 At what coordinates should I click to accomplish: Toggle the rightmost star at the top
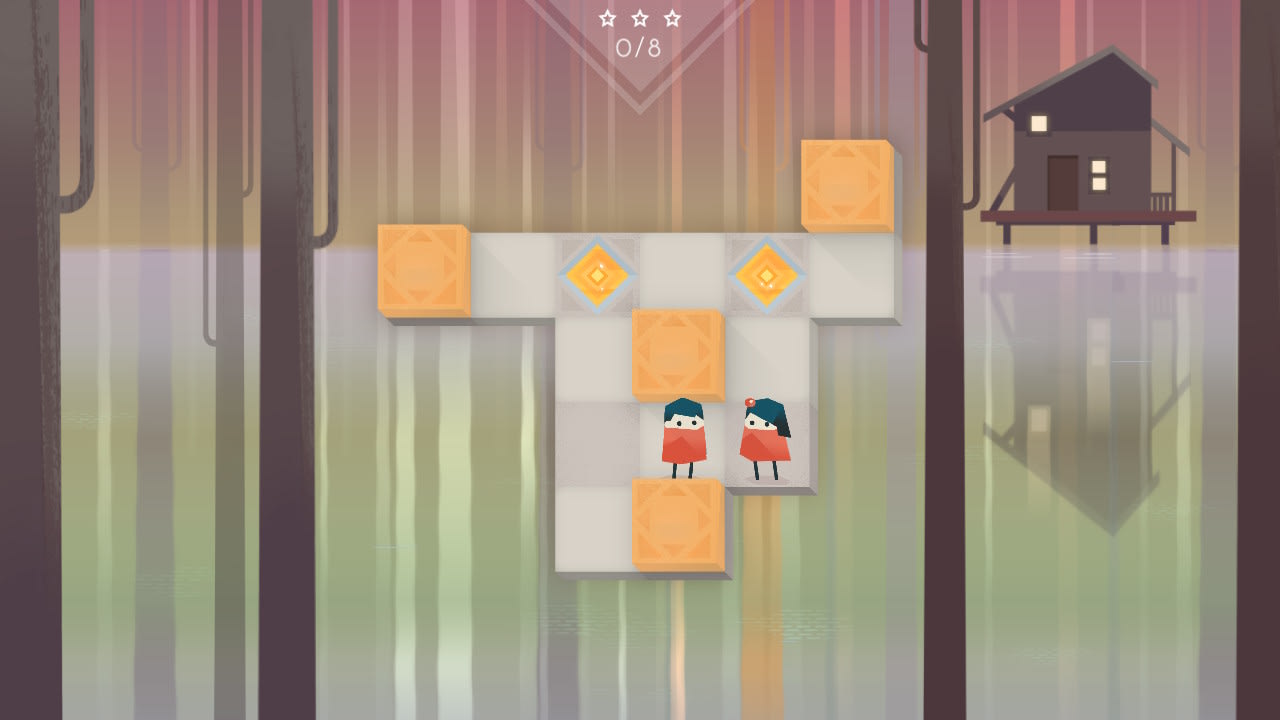(672, 17)
